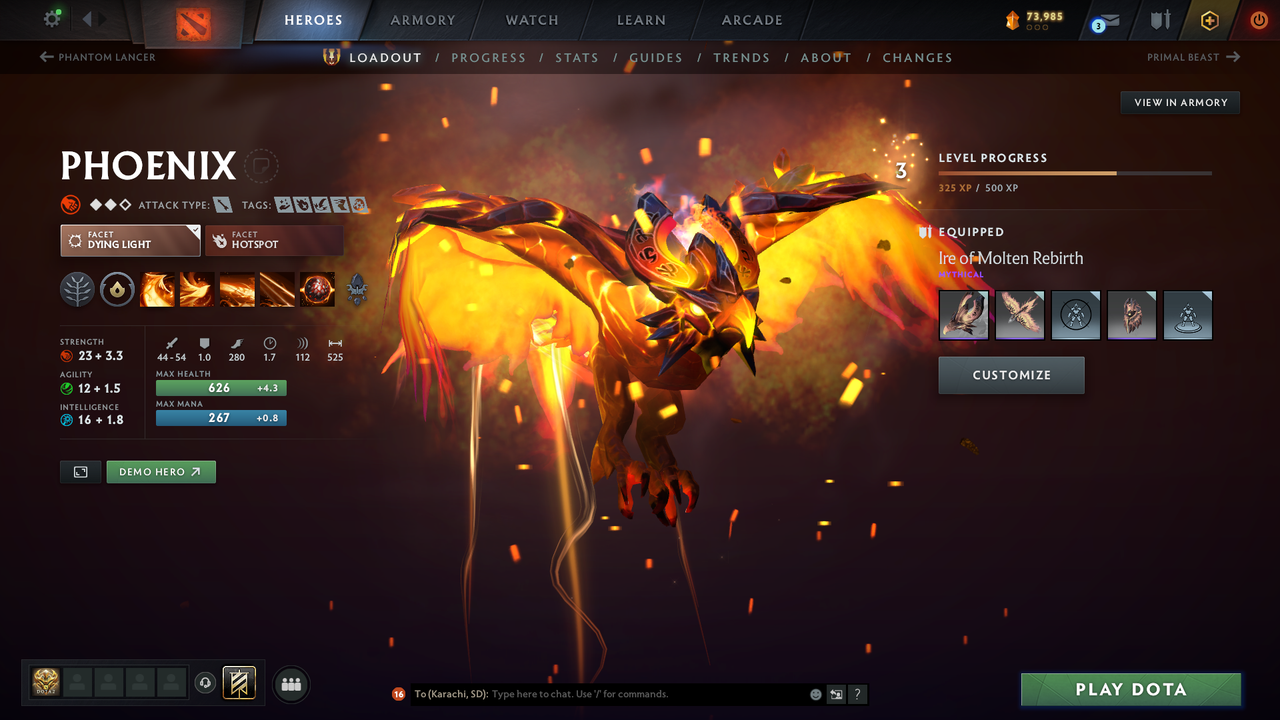Enable the Dying Light facet
This screenshot has height=720, width=1280.
point(130,240)
